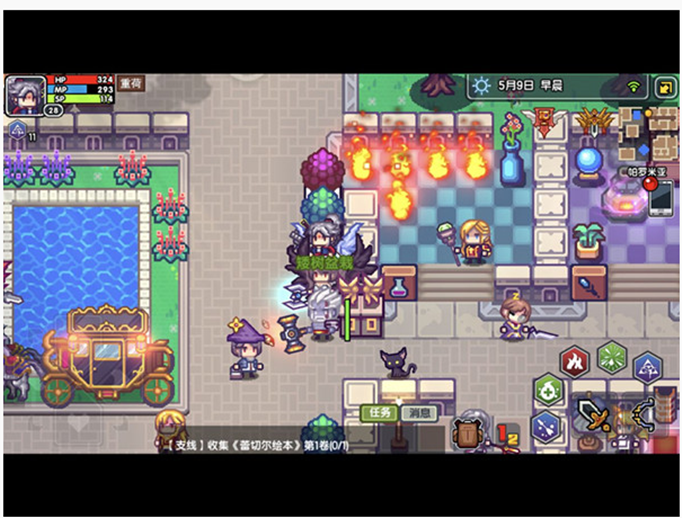Screen dimensions: 682x518
Task: Switch to the 消息 messages tab
Action: click(420, 413)
